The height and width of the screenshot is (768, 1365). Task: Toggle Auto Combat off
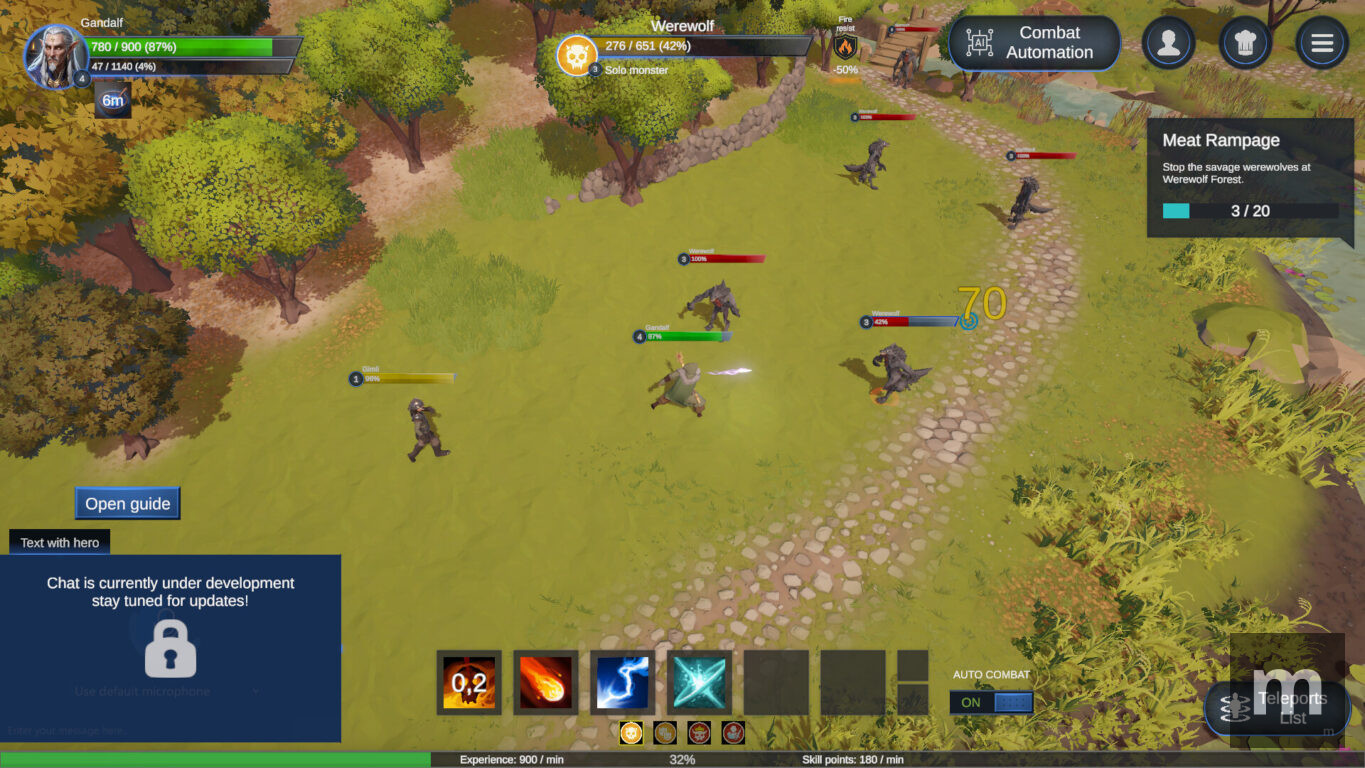pos(990,702)
